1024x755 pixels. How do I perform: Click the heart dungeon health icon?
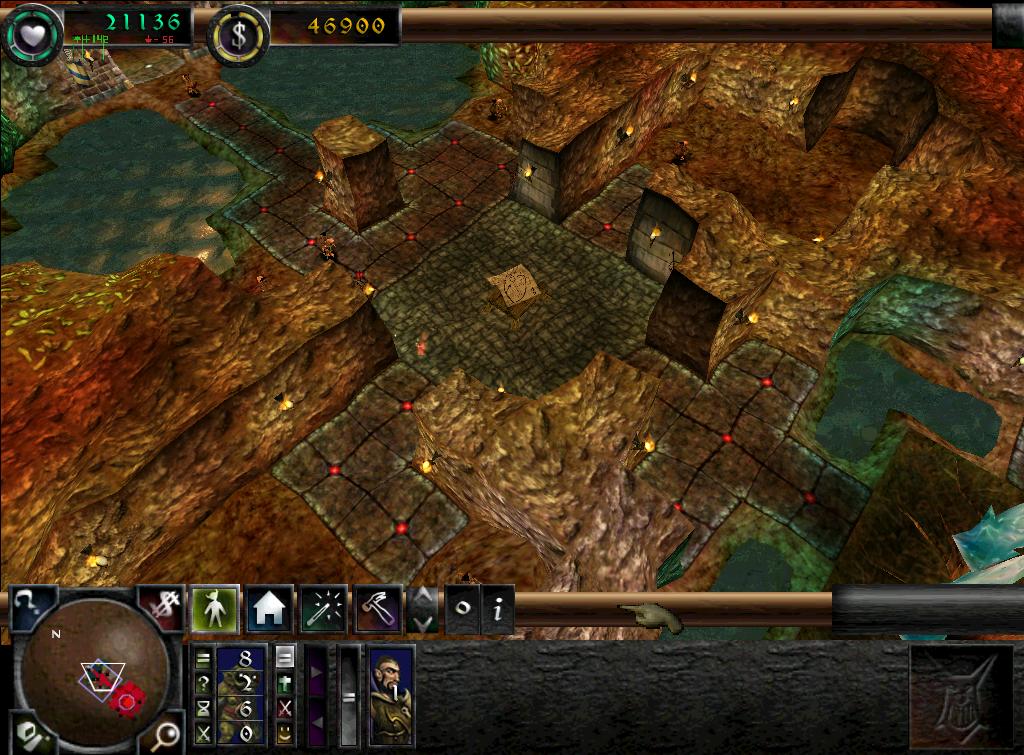click(30, 32)
